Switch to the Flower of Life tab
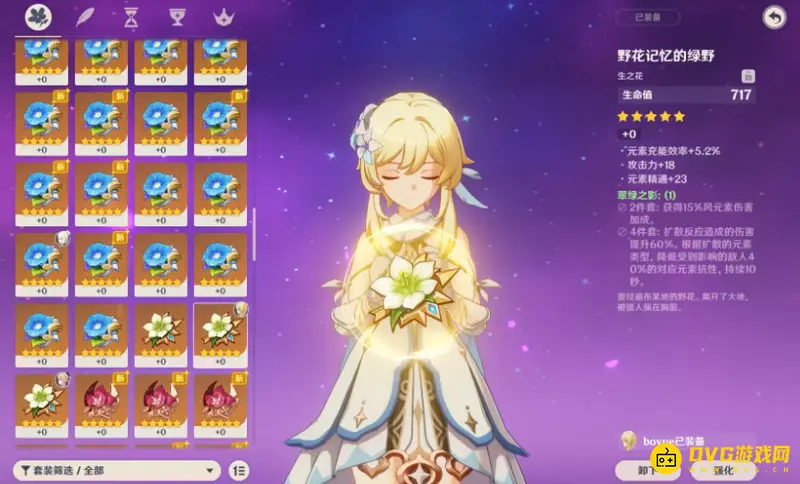The width and height of the screenshot is (800, 484). (38, 17)
